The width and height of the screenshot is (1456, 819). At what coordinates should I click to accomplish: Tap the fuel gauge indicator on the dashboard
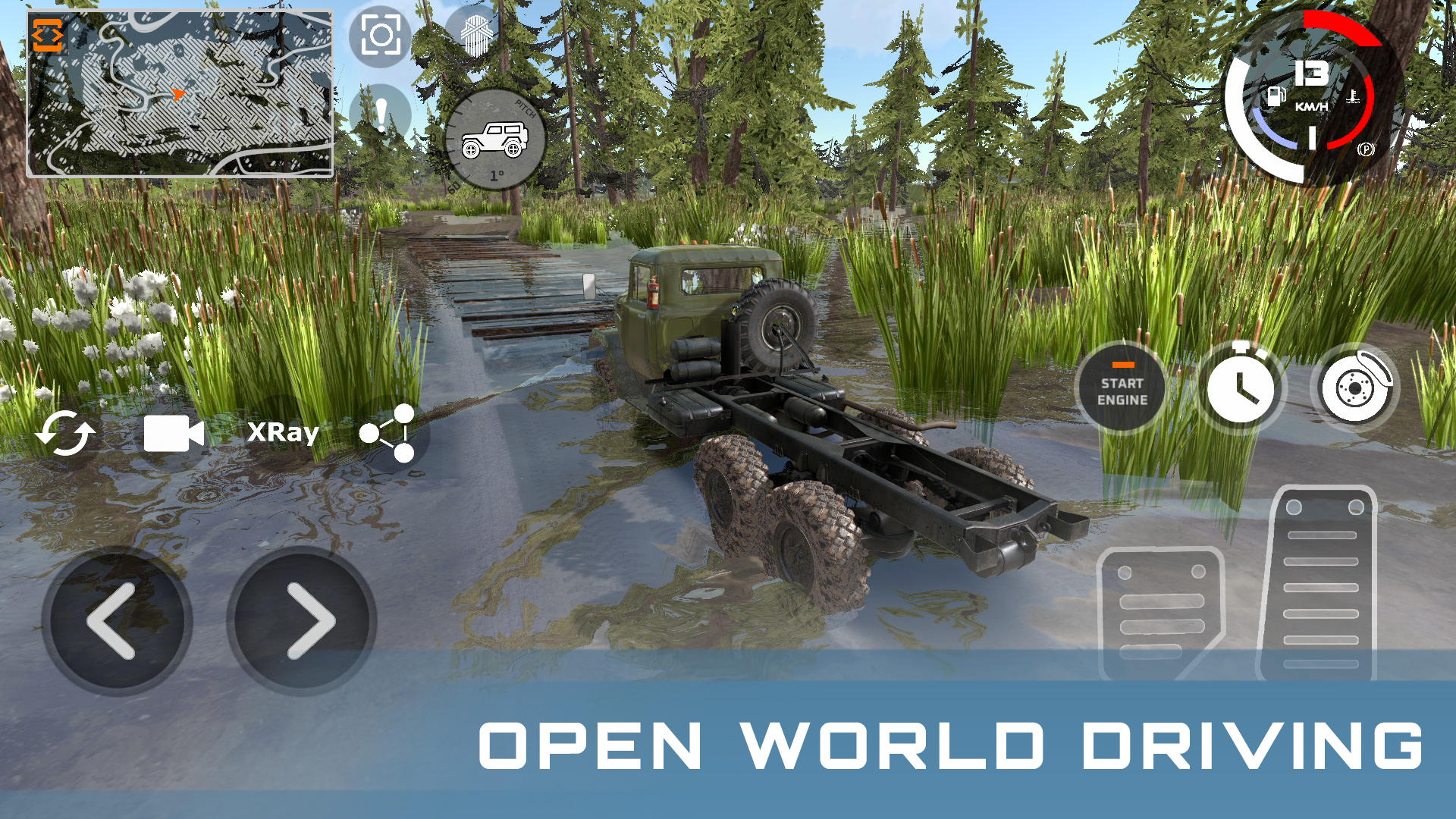point(1278,96)
